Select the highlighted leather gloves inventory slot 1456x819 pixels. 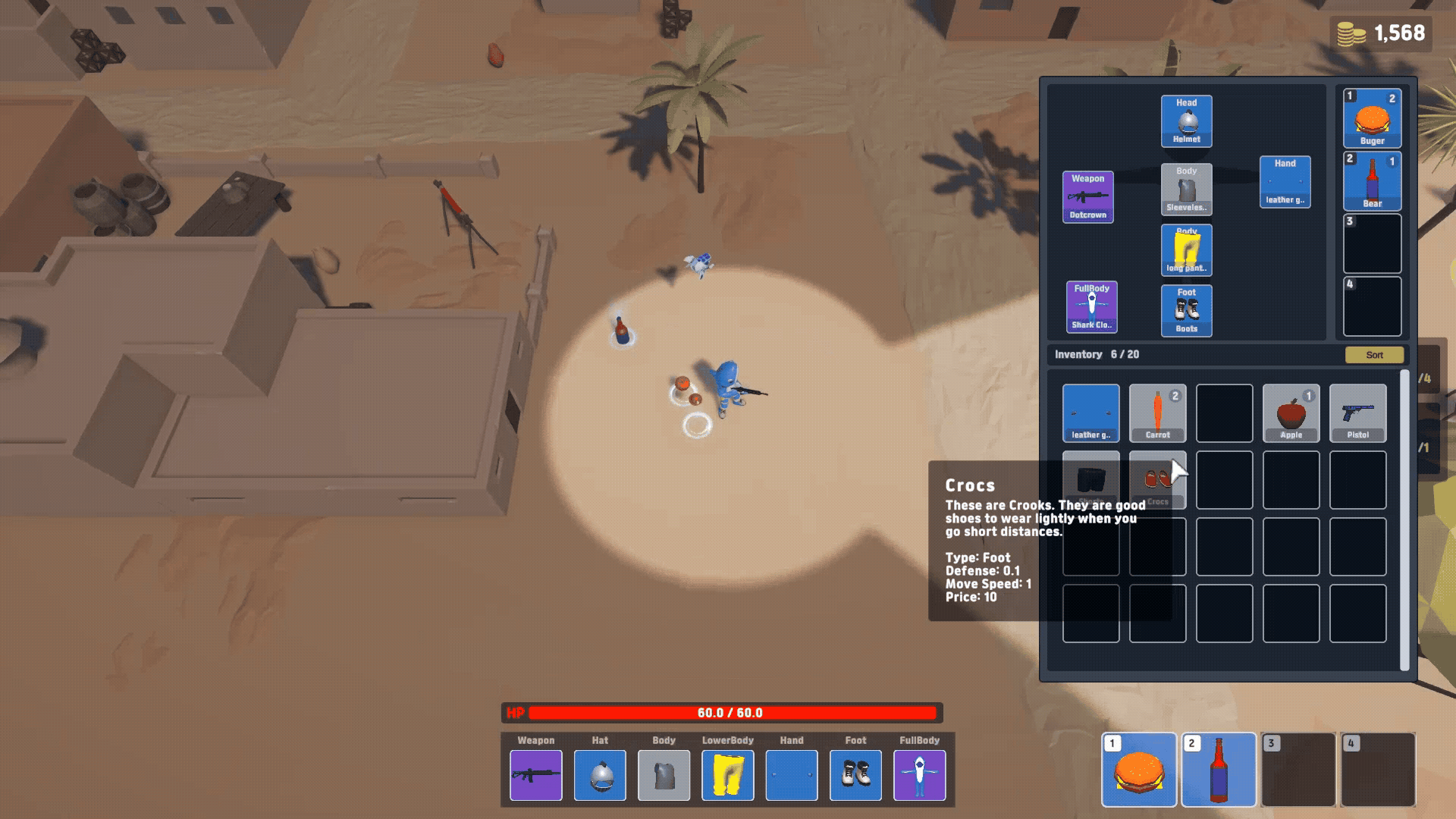click(x=1091, y=413)
